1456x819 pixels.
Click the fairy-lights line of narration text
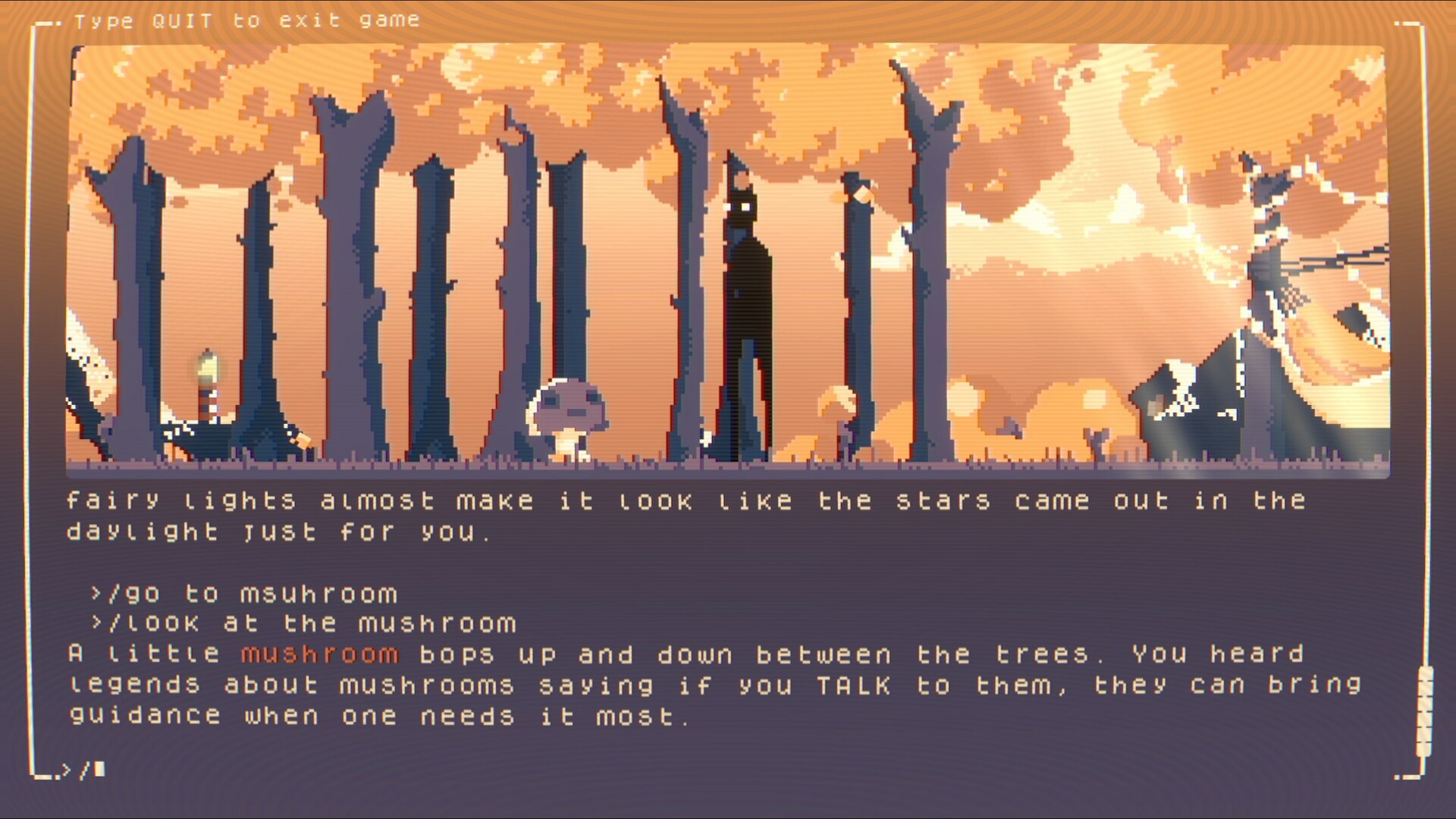coord(682,500)
